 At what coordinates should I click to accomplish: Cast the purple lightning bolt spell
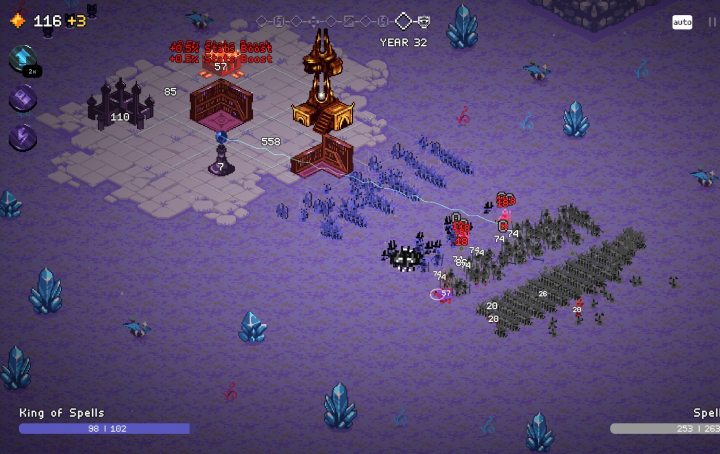(22, 137)
